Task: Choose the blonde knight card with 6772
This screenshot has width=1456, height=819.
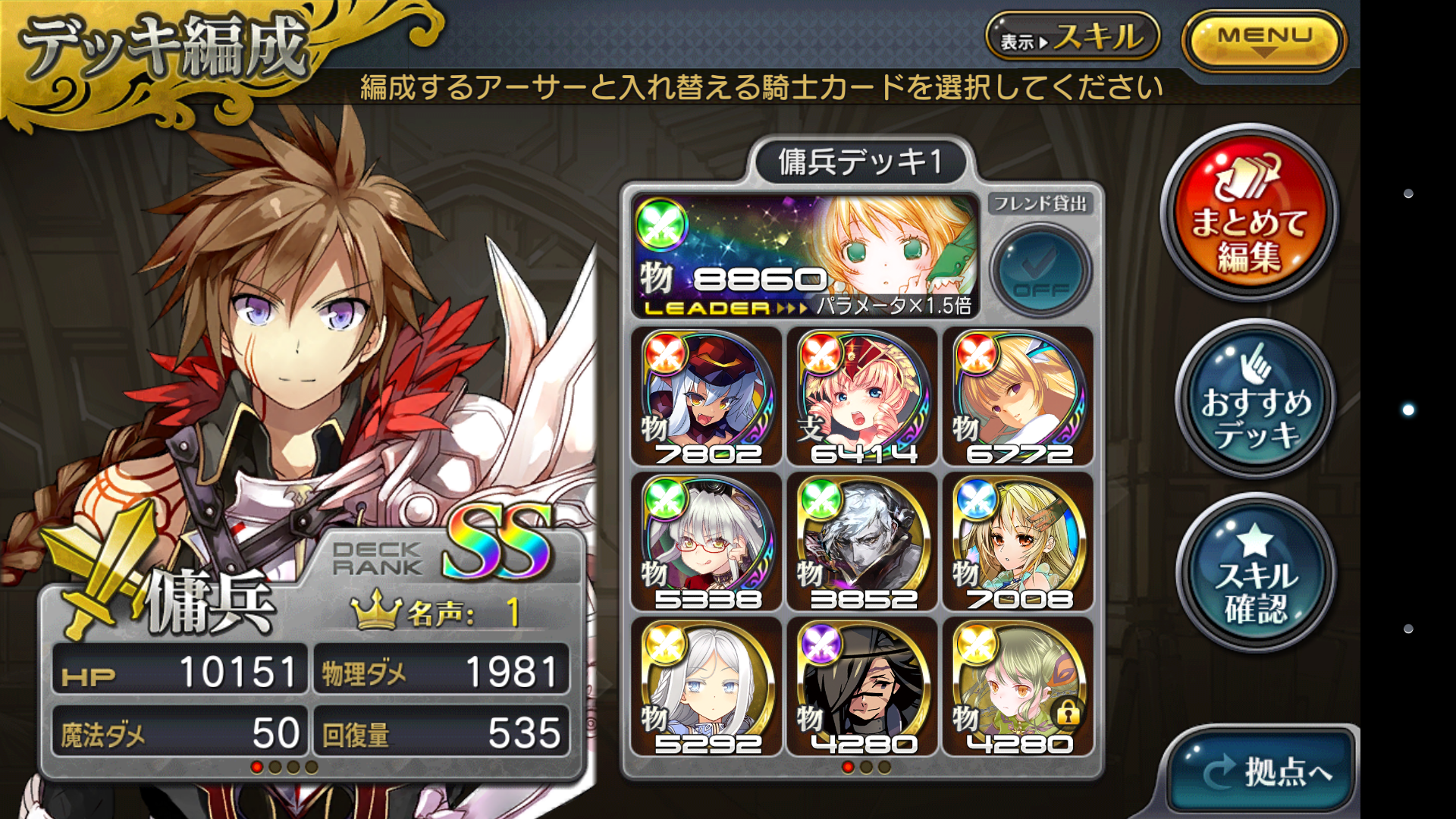Action: pyautogui.click(x=1018, y=397)
